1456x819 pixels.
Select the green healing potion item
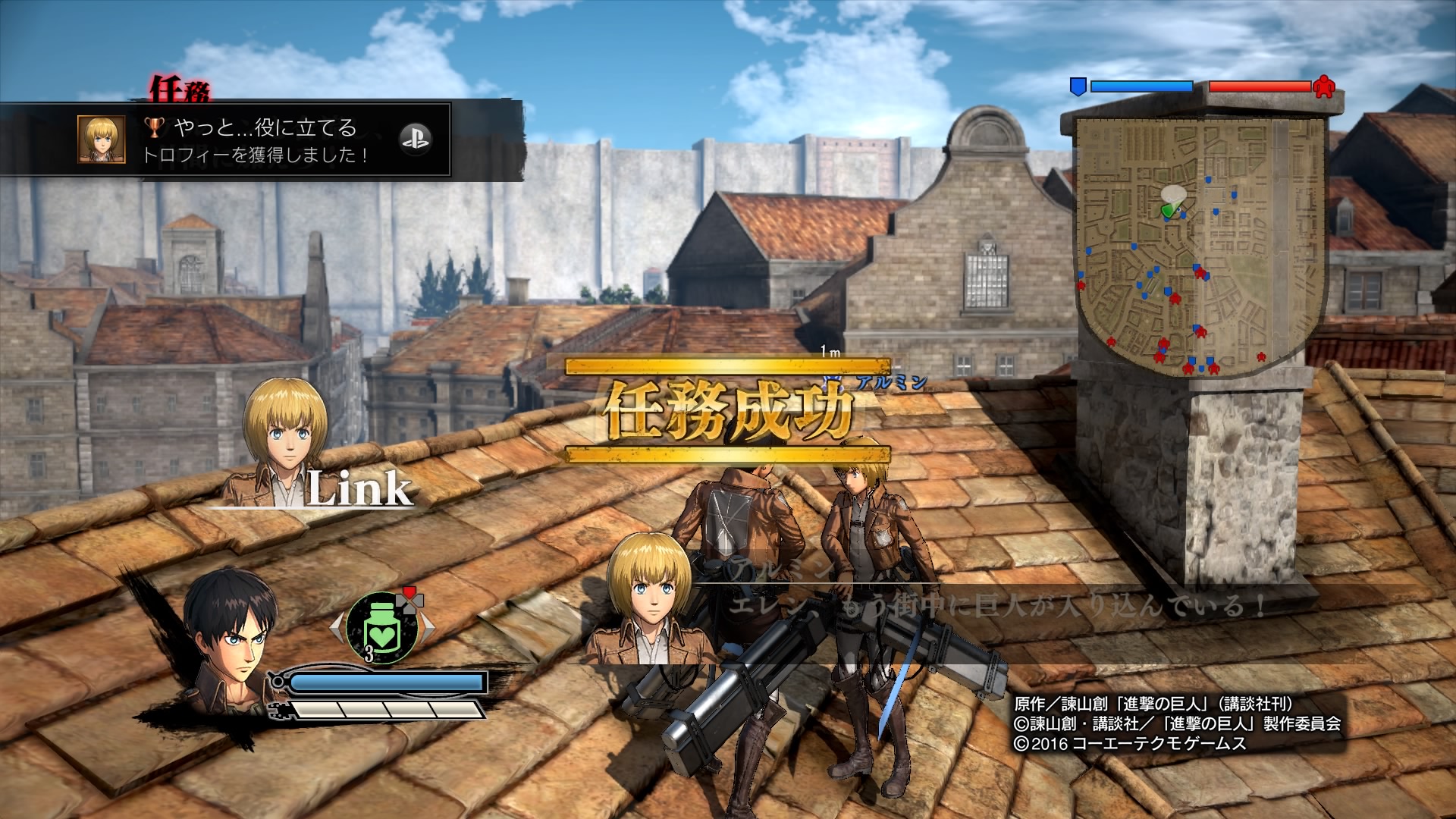pos(381,628)
